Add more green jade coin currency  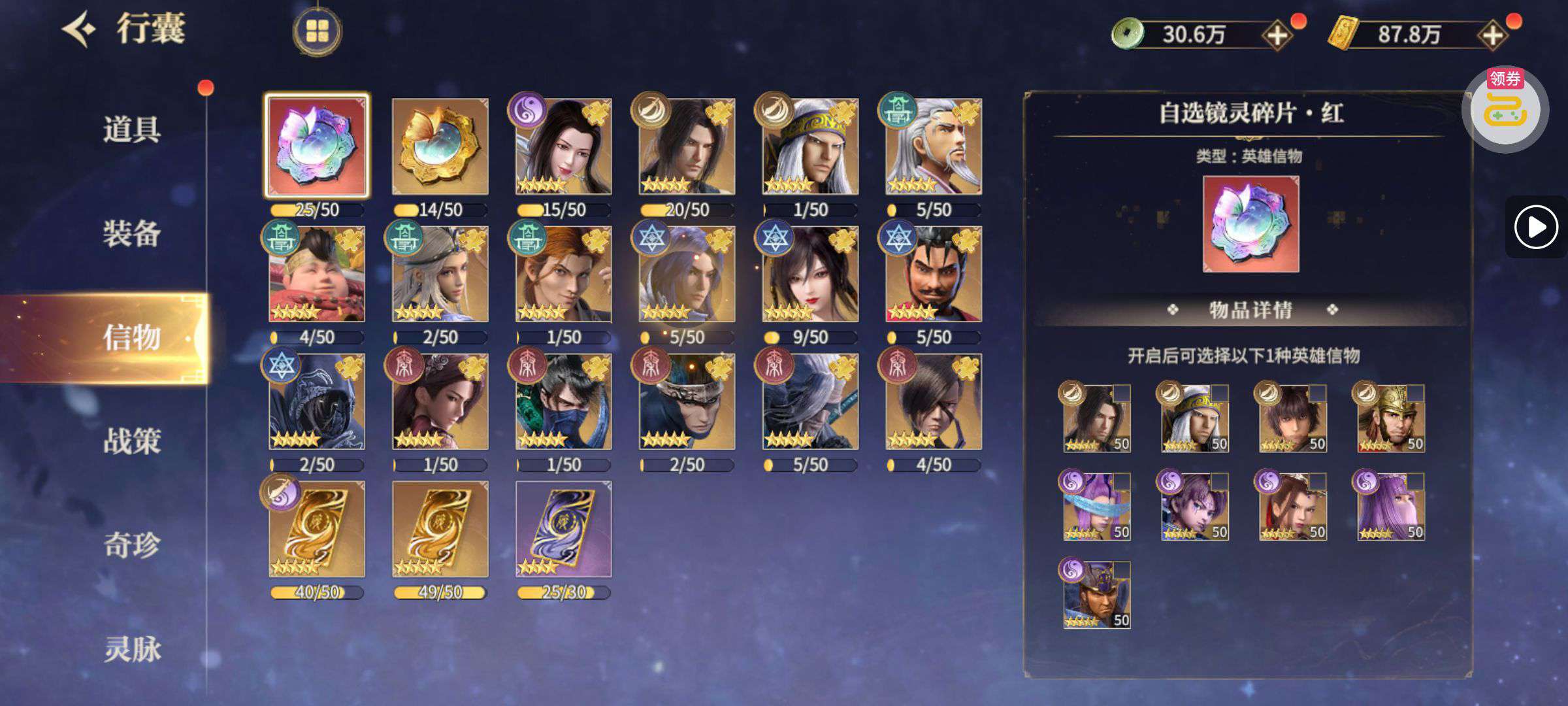[x=1277, y=35]
